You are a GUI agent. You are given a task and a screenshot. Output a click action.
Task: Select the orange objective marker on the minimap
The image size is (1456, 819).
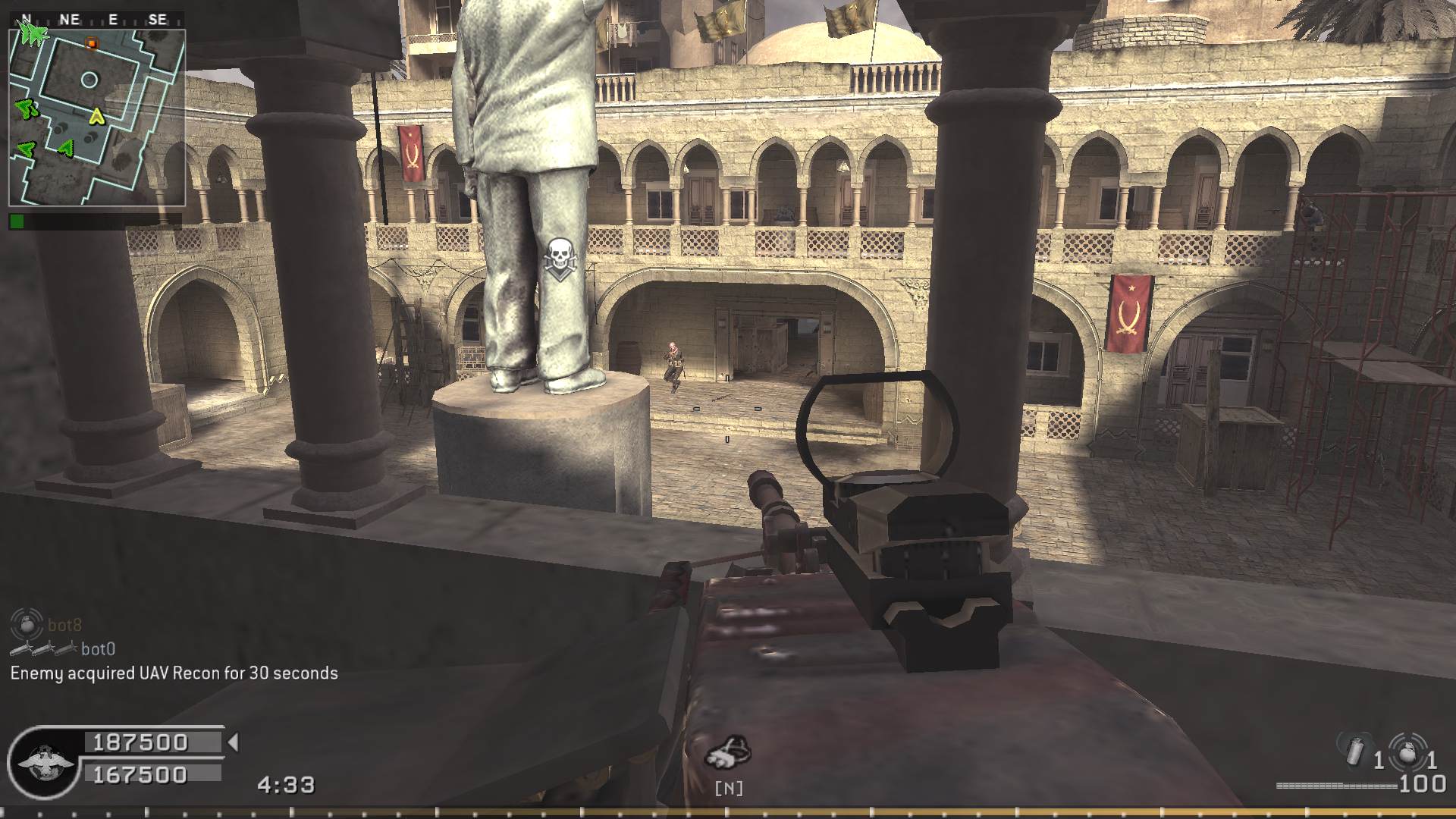[92, 43]
